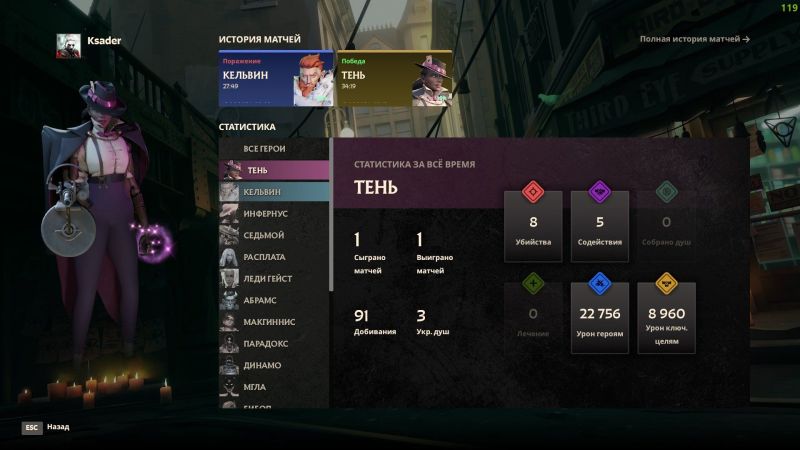Select РАСПЛАТА in the hero list

tap(274, 257)
